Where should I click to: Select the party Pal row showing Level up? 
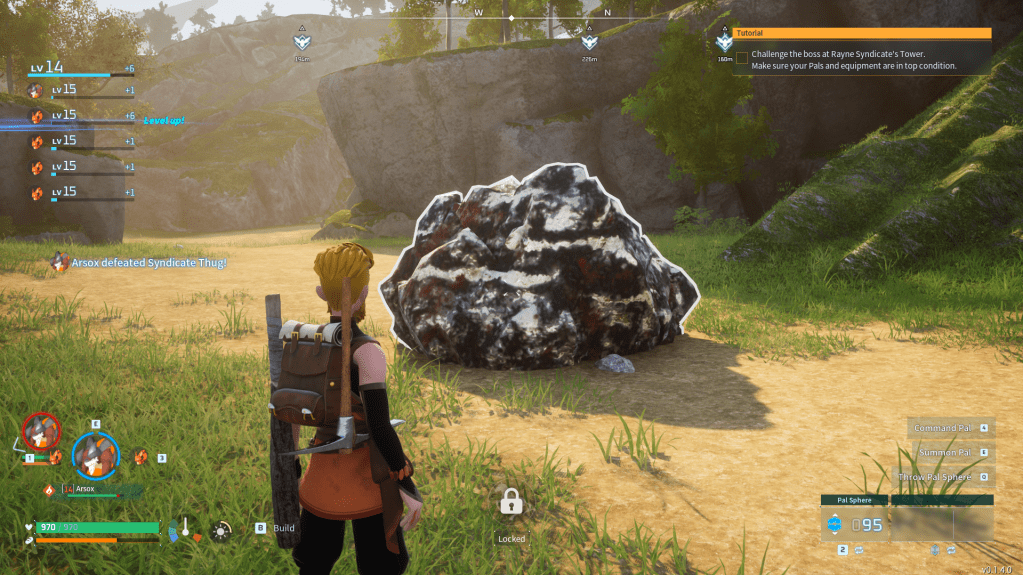(82, 118)
